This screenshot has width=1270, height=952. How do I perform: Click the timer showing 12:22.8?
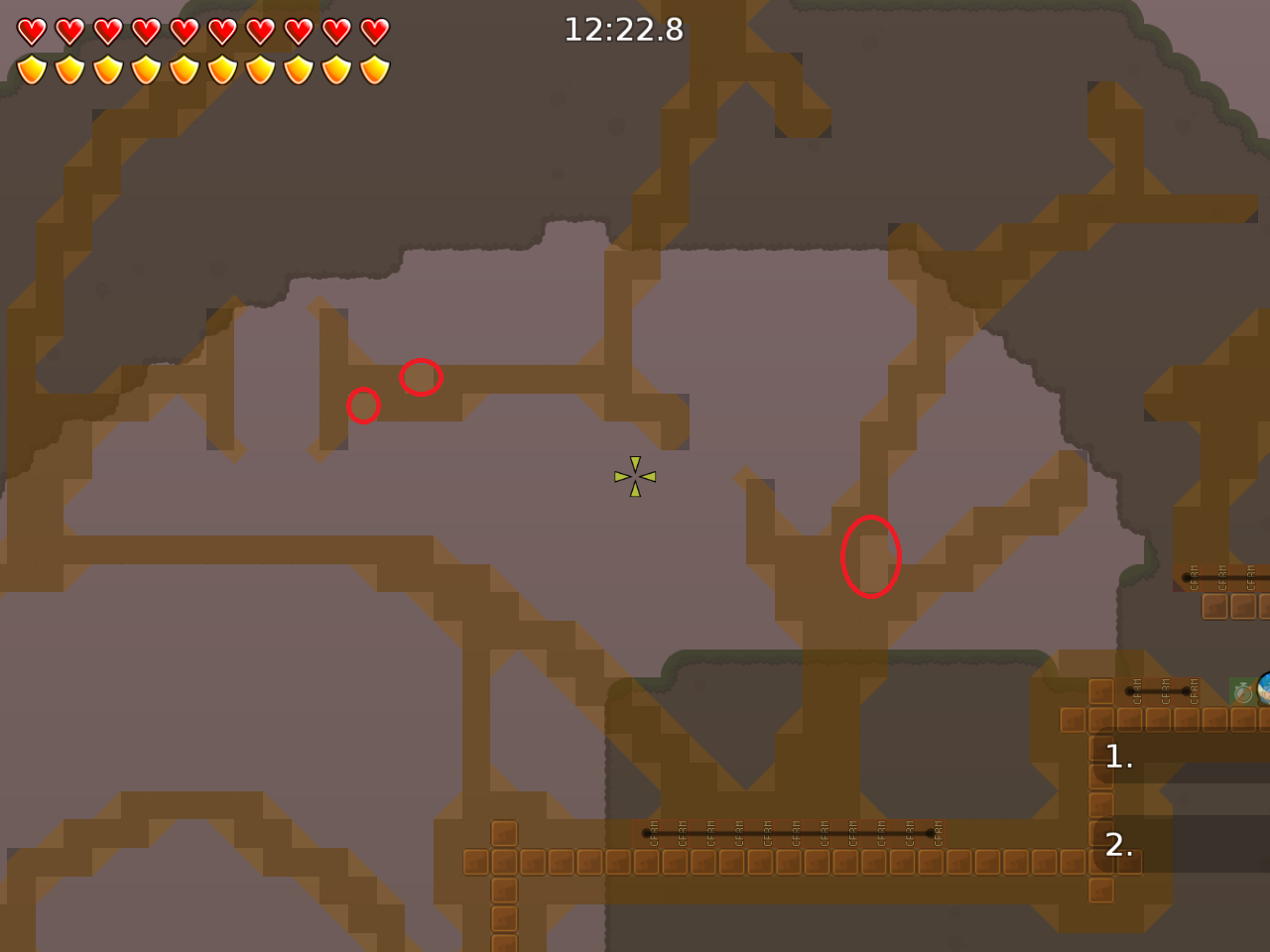point(624,30)
